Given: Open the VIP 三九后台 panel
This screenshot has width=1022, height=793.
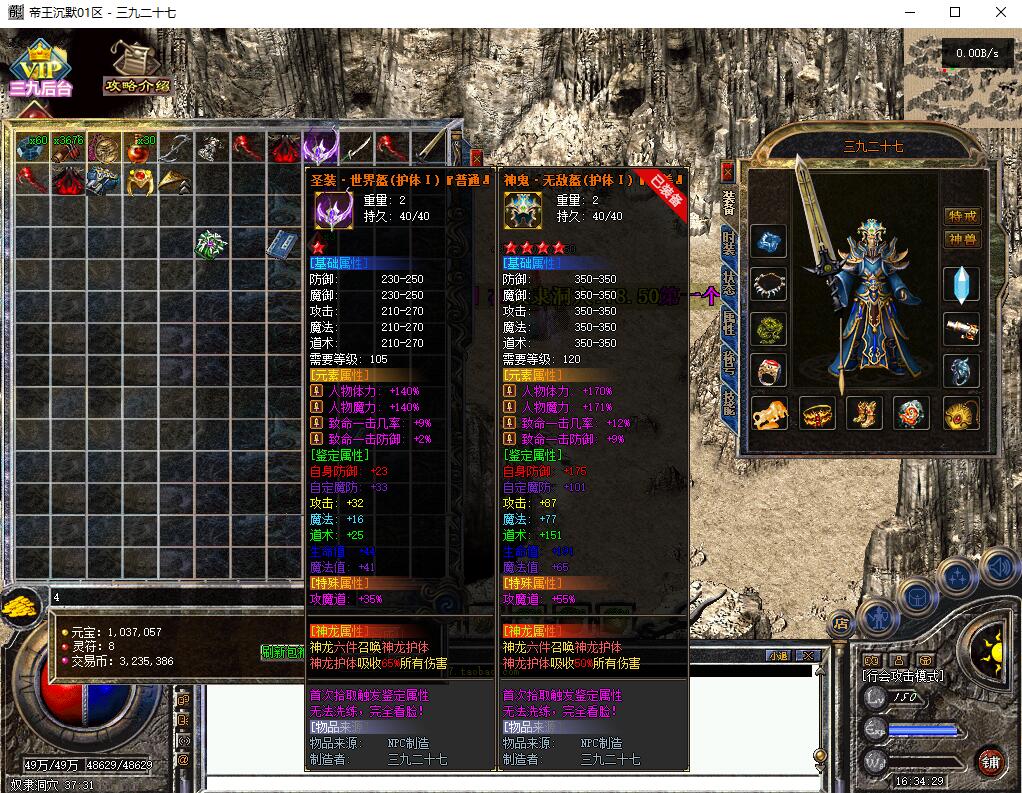Looking at the screenshot, I should point(41,68).
